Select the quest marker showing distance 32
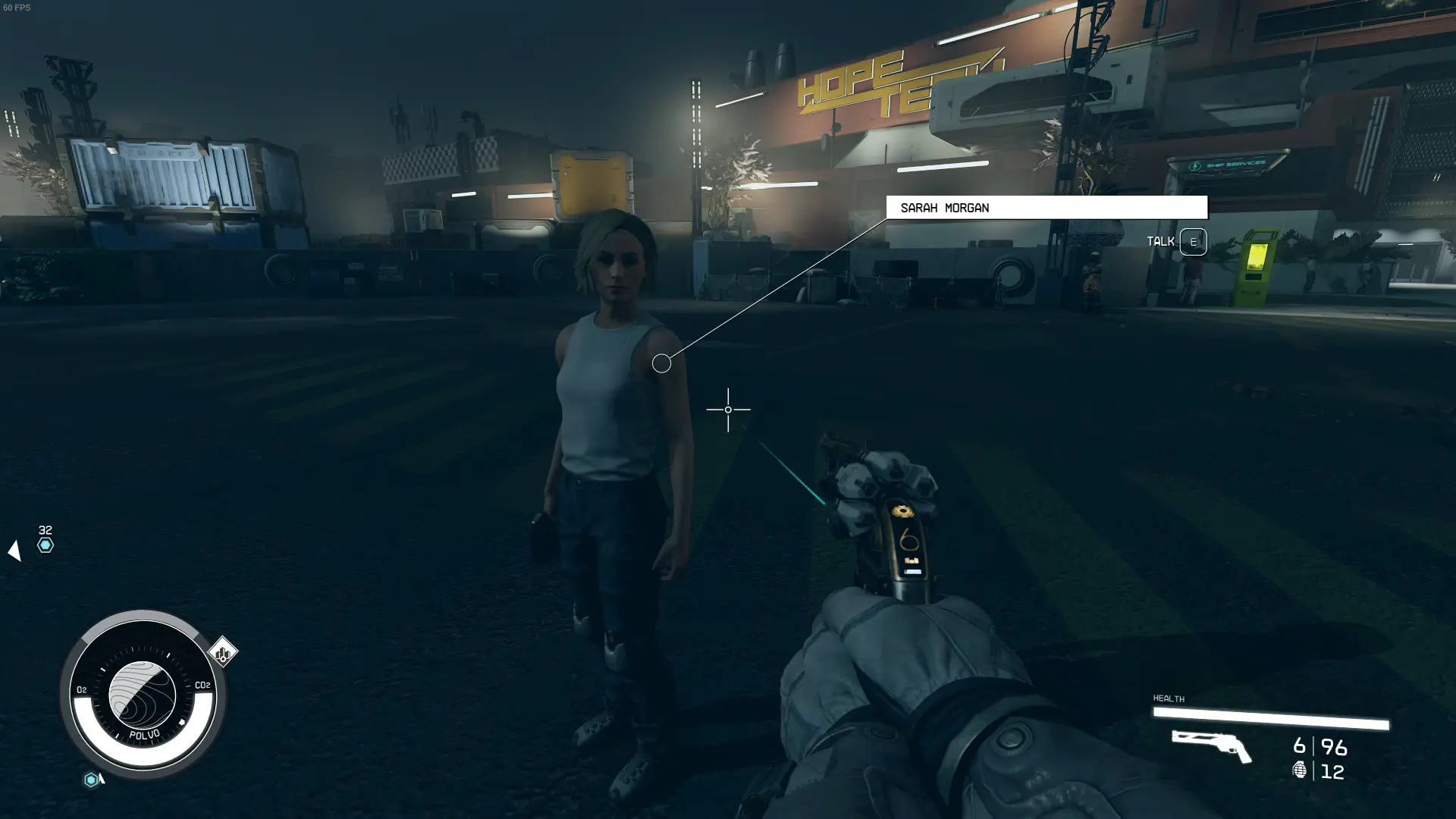 pyautogui.click(x=45, y=545)
